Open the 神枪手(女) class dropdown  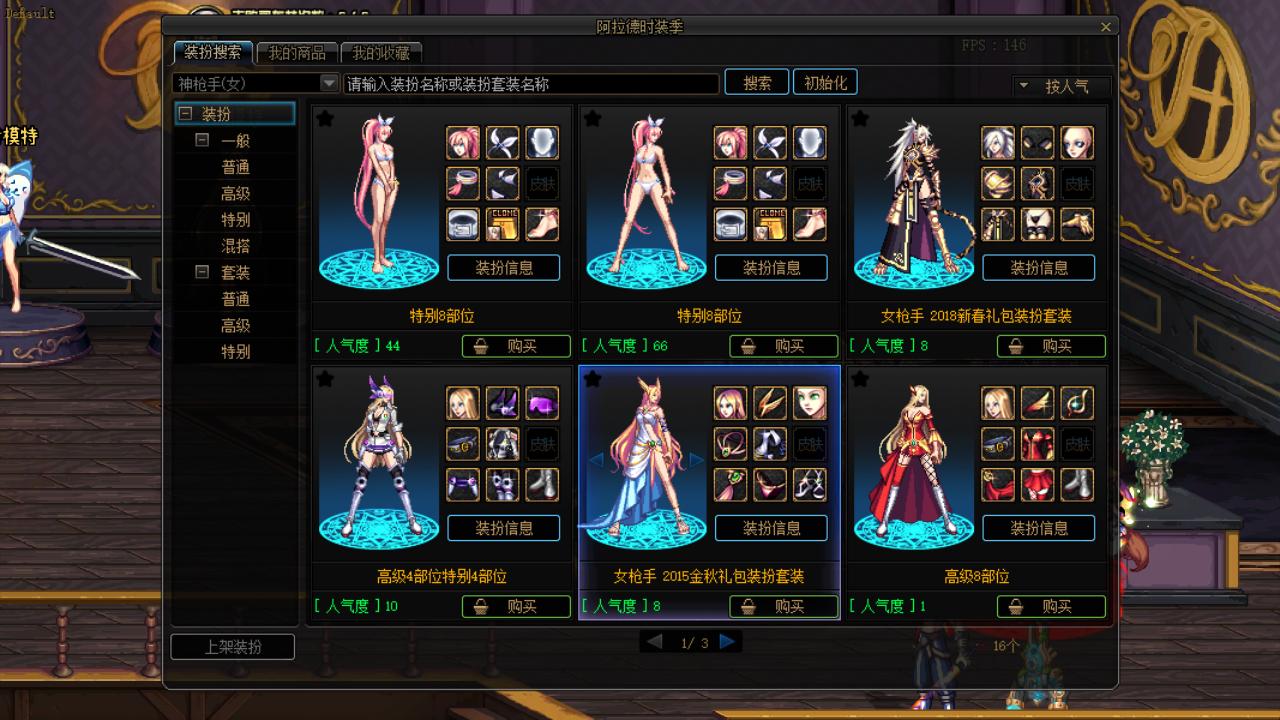(328, 84)
